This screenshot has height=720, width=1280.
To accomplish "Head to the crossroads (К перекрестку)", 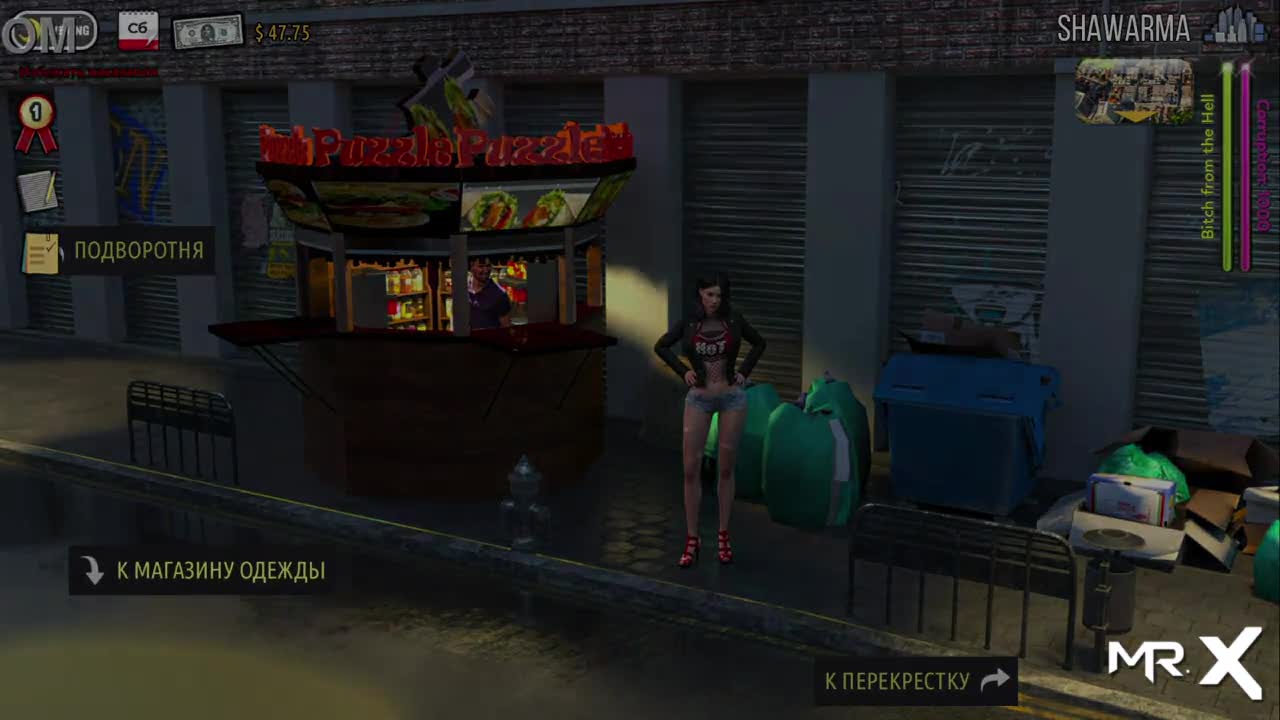I will click(915, 681).
